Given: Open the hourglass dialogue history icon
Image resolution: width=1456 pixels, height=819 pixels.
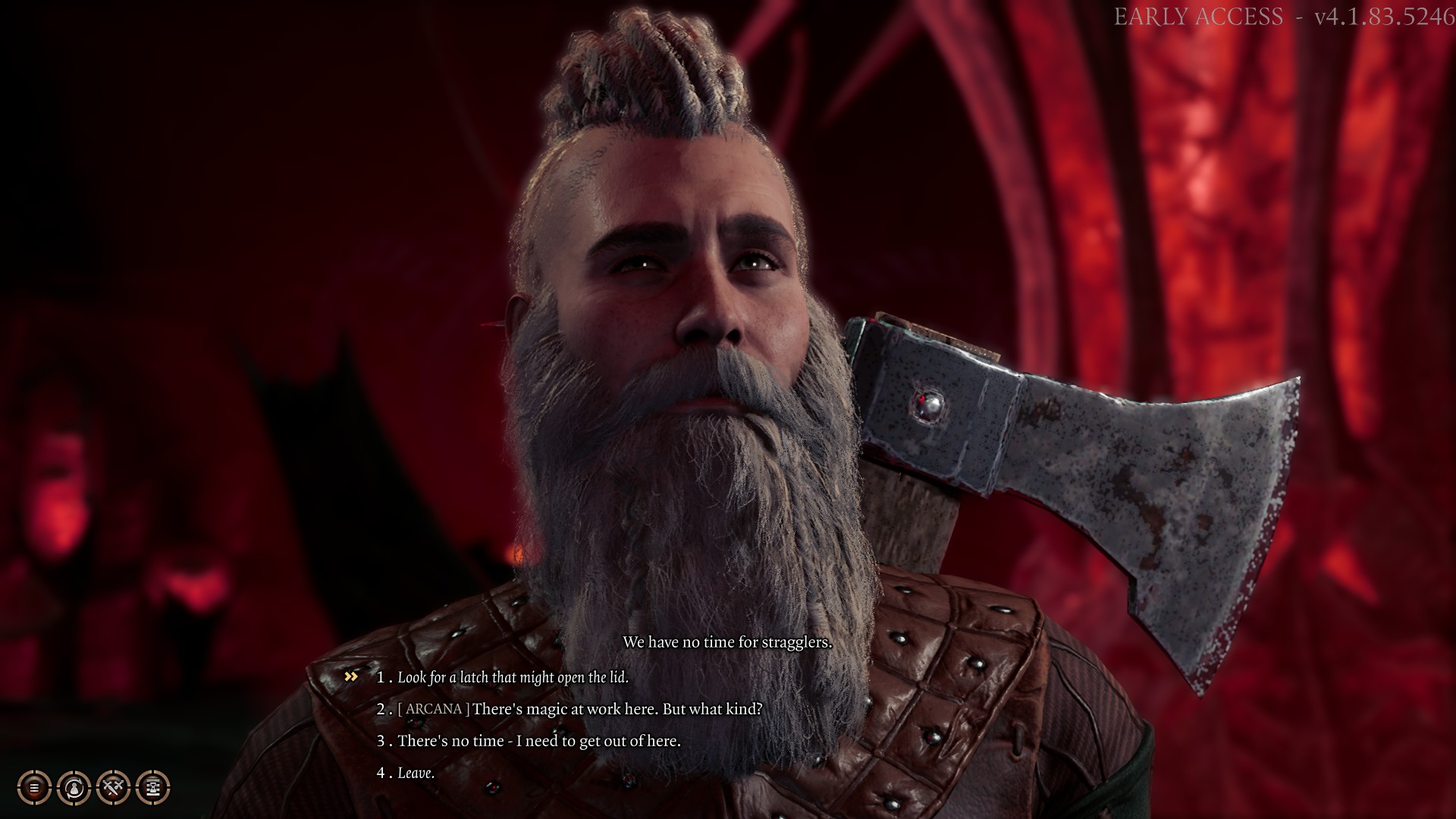Looking at the screenshot, I should pos(153,788).
